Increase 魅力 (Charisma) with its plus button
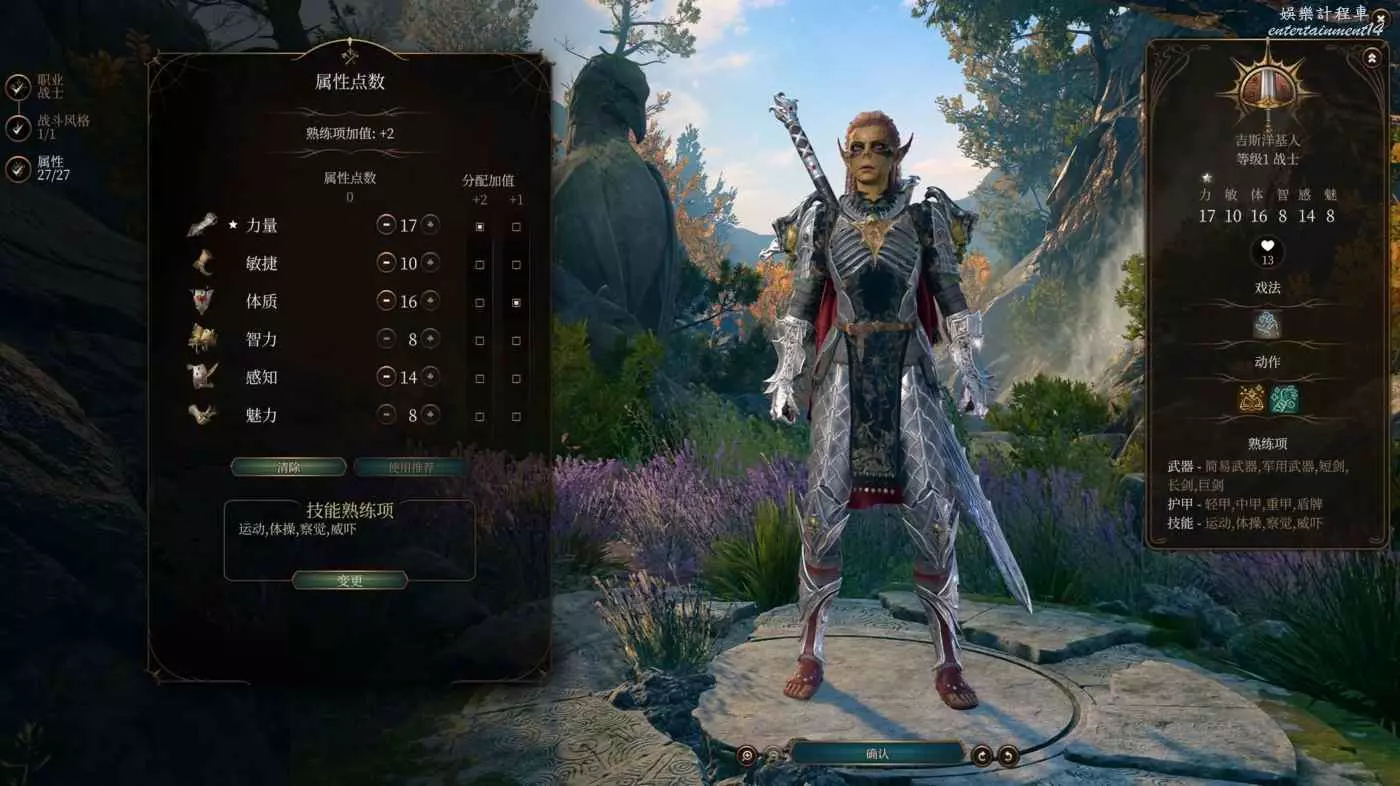The height and width of the screenshot is (786, 1400). (430, 415)
